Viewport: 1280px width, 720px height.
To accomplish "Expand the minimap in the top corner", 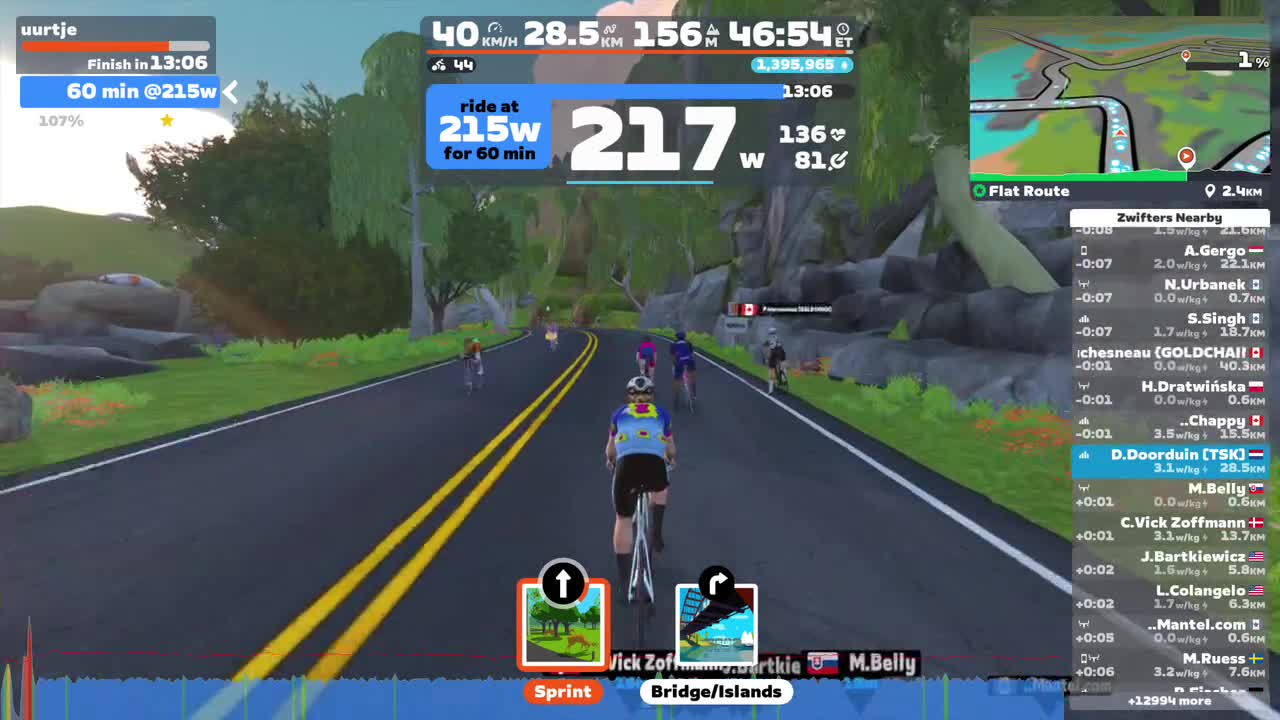I will (1120, 100).
